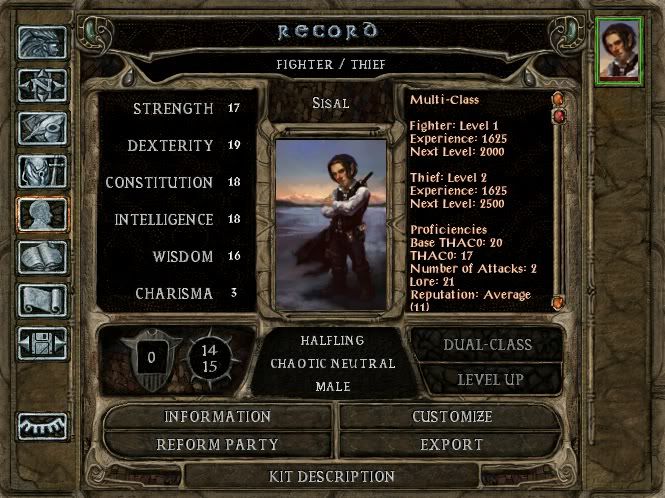
Task: Open the area map compass icon
Action: [x=42, y=85]
